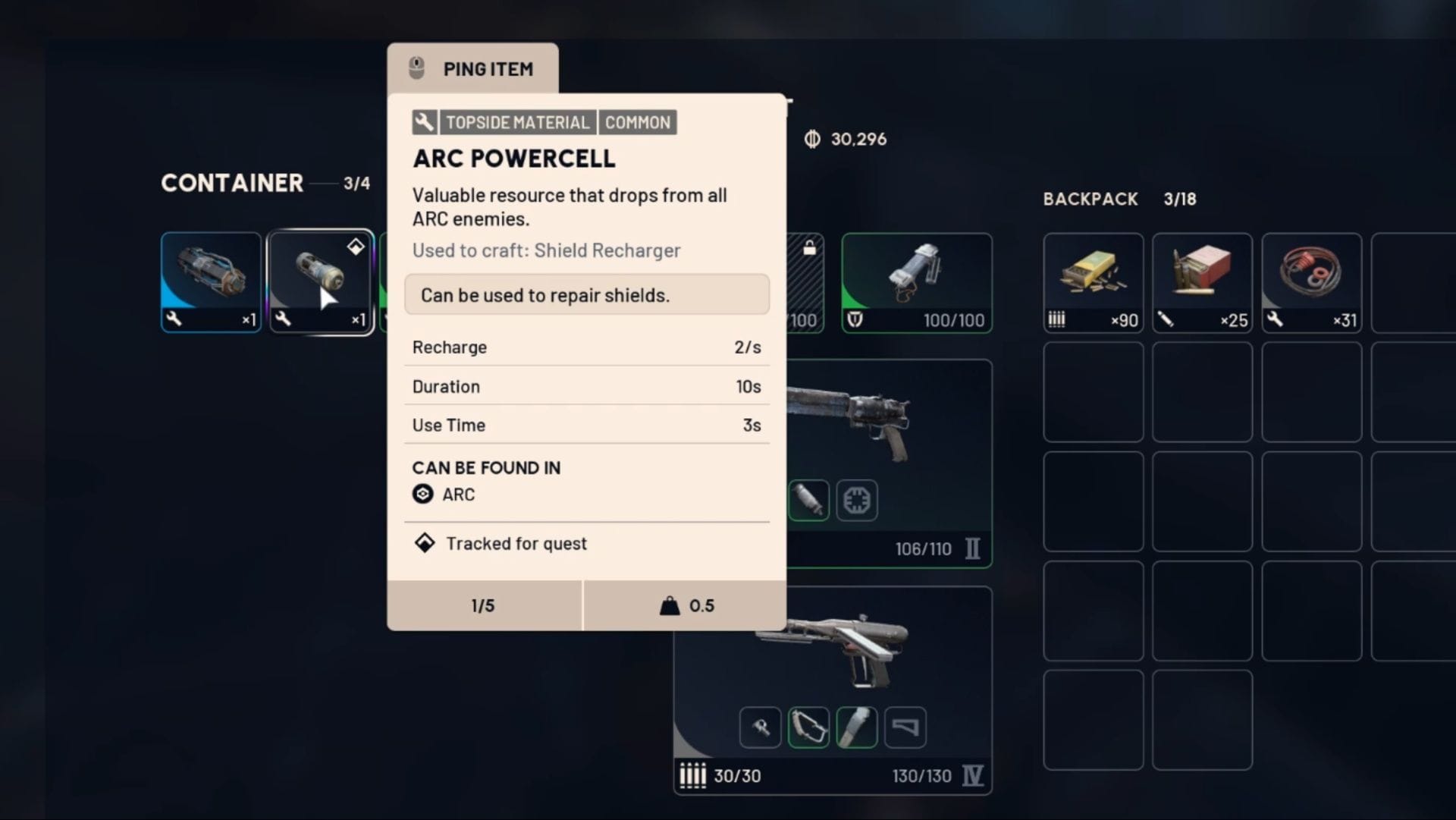Select the green muzzle attachment on upper weapon
This screenshot has height=820, width=1456.
point(808,501)
